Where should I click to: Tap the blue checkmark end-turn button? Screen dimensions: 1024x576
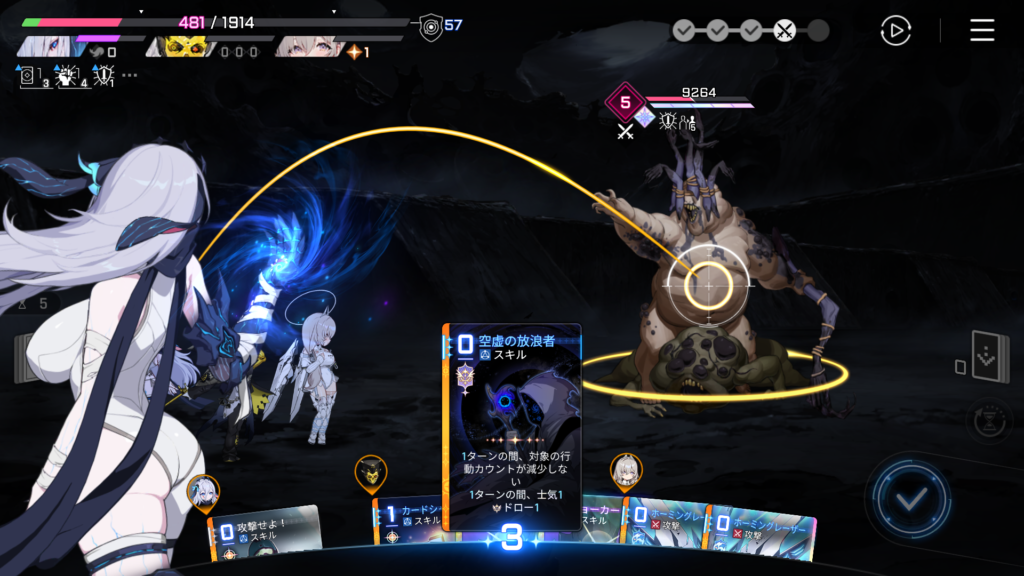pos(909,498)
